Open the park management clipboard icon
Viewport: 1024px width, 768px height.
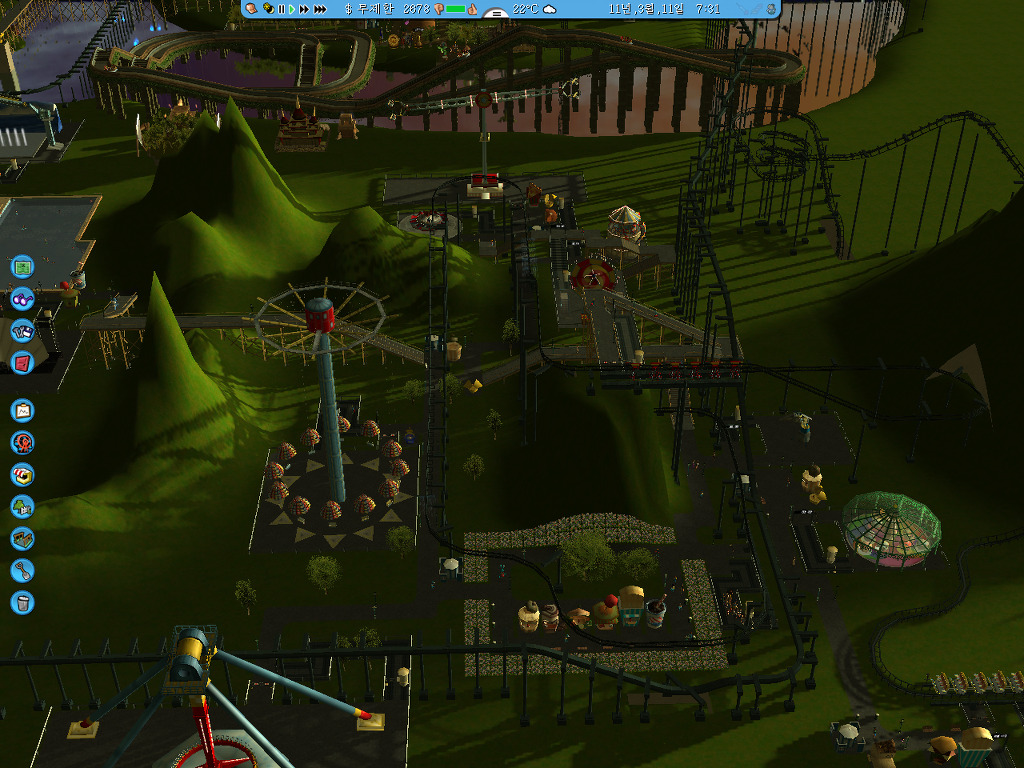tap(22, 410)
